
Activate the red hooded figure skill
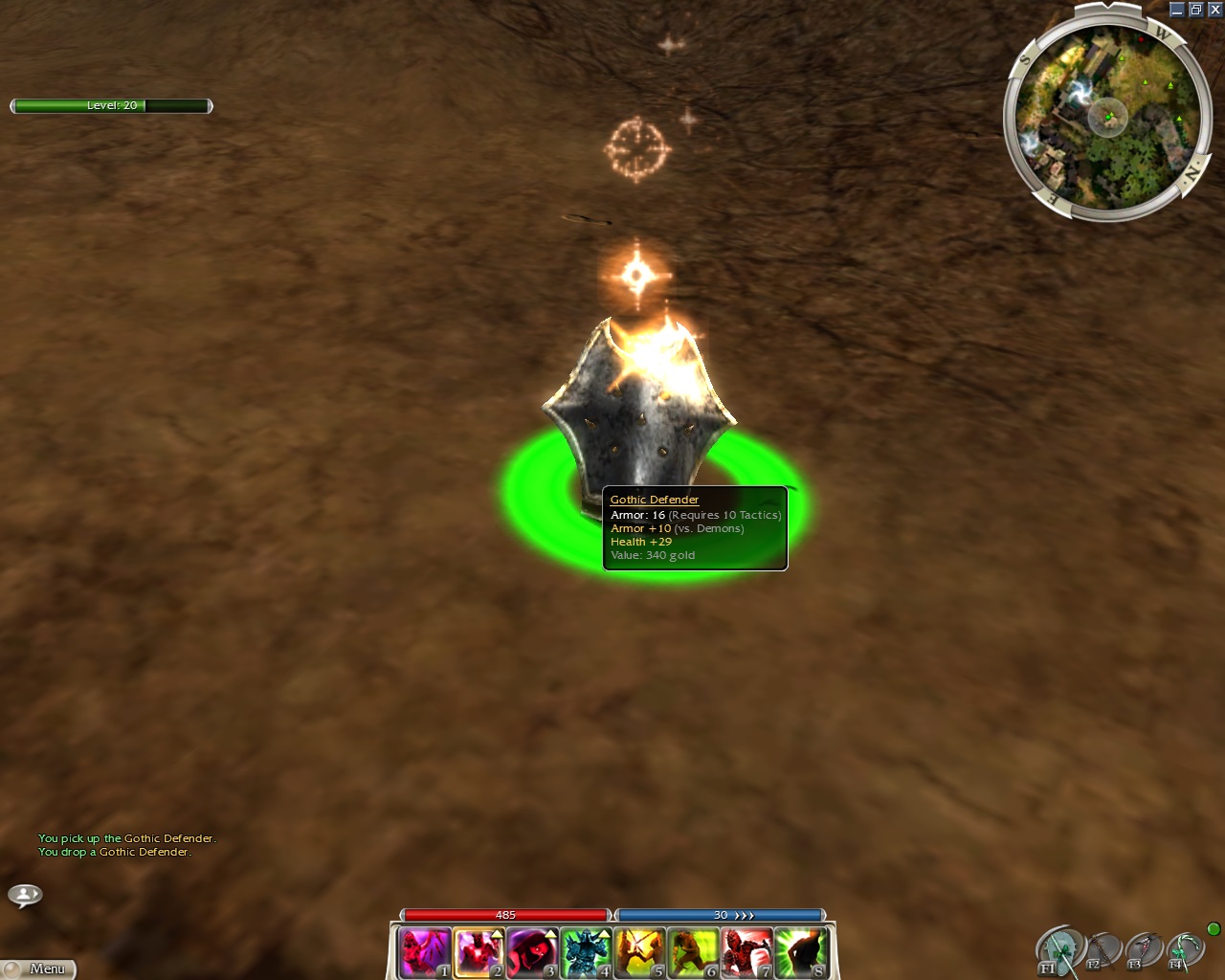531,953
